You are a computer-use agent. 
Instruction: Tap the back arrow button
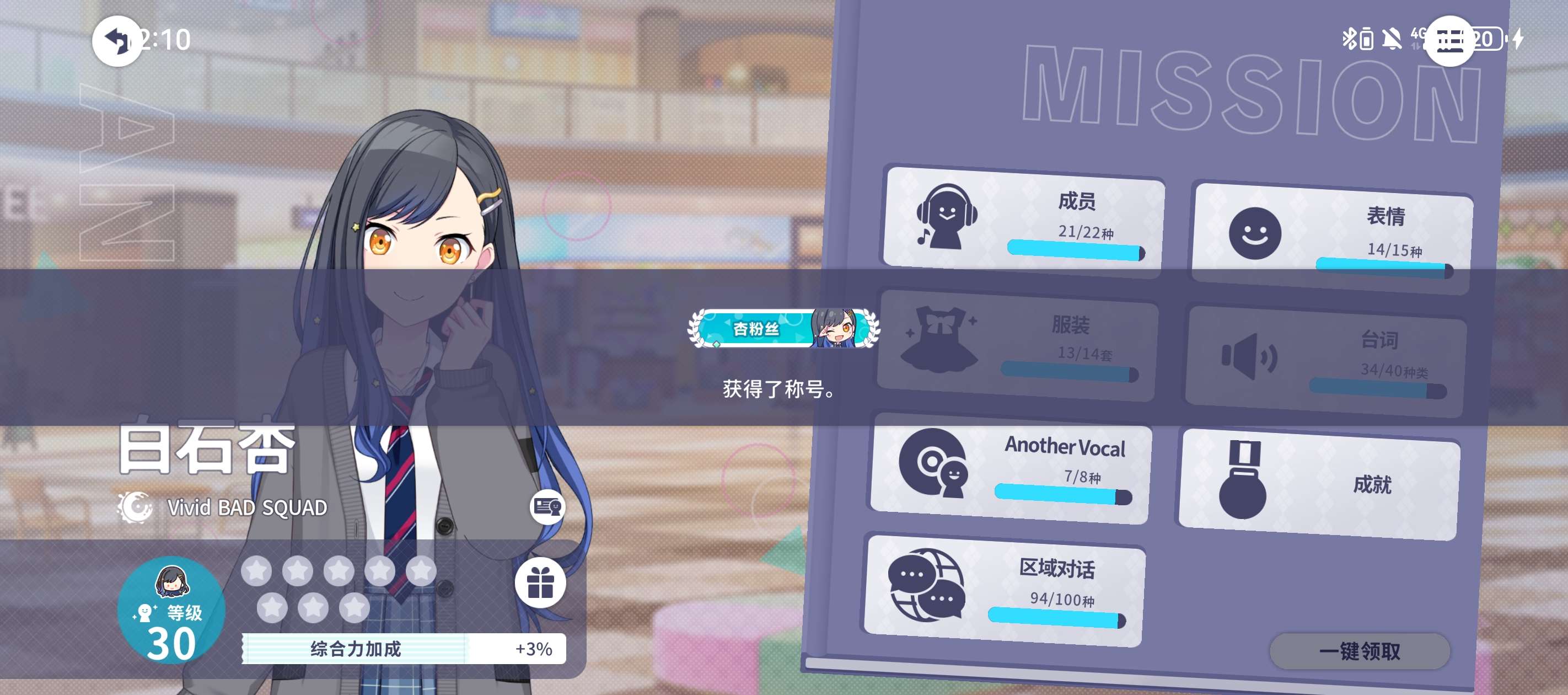pyautogui.click(x=116, y=41)
